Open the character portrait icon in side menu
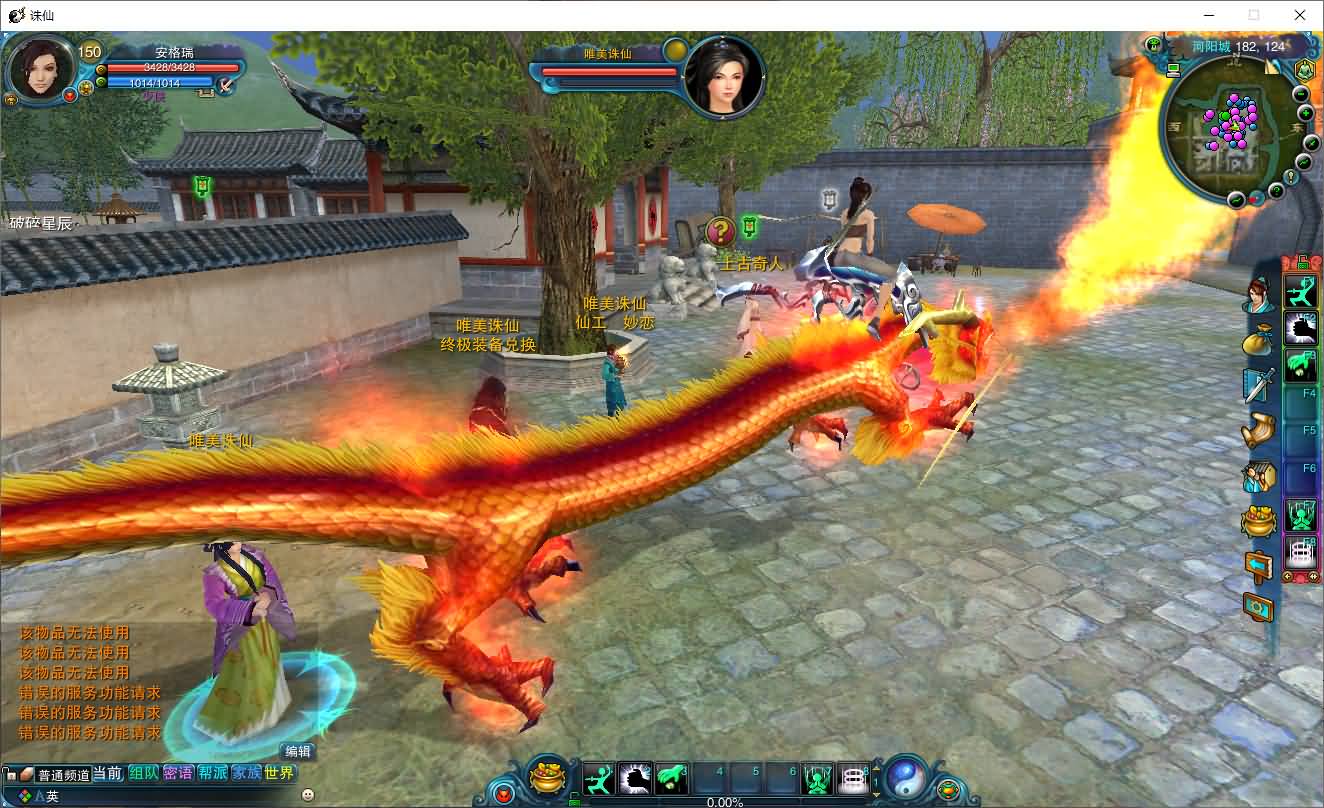The height and width of the screenshot is (808, 1324). [1258, 296]
